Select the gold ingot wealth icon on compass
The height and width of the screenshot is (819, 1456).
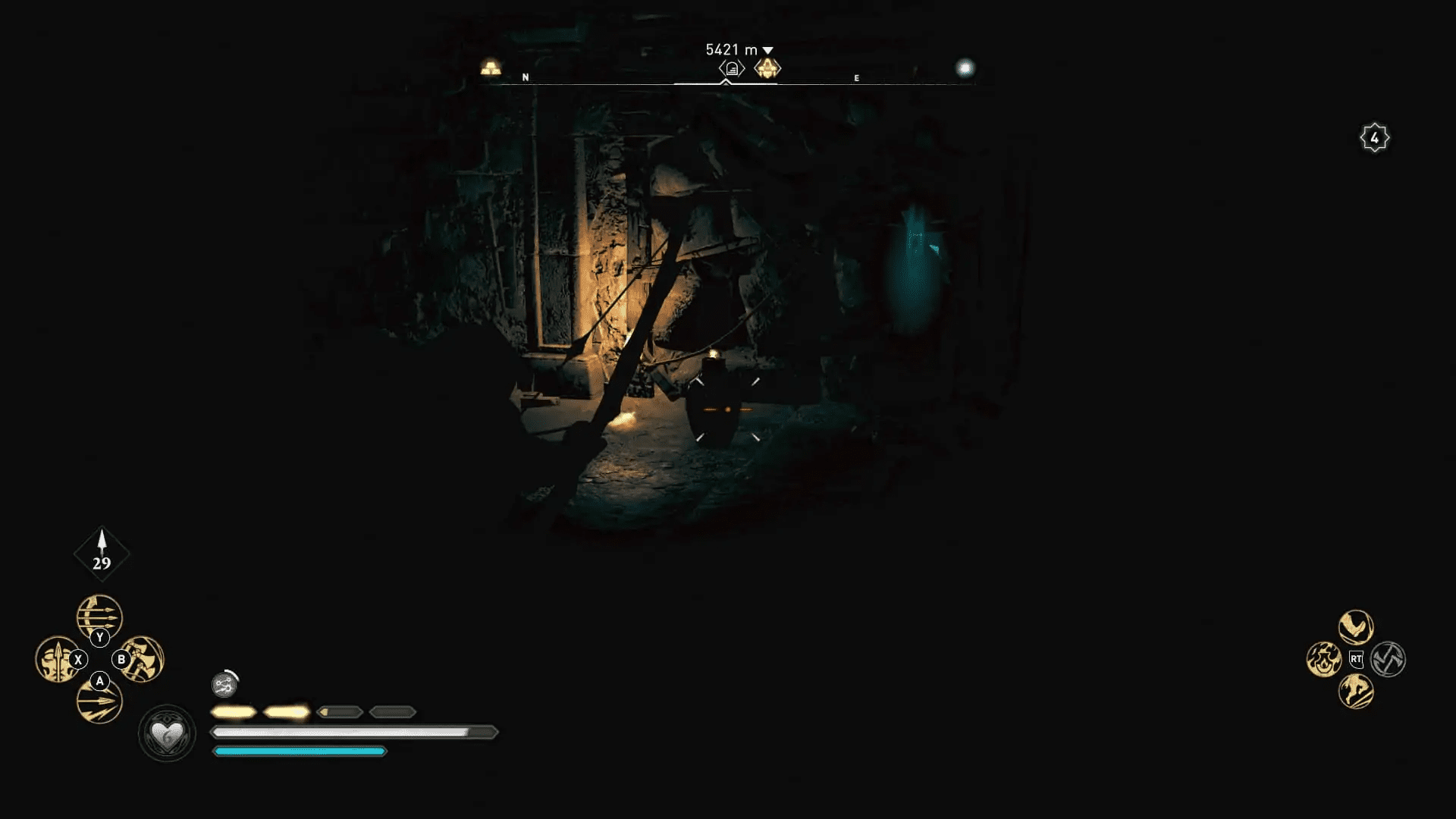click(489, 66)
